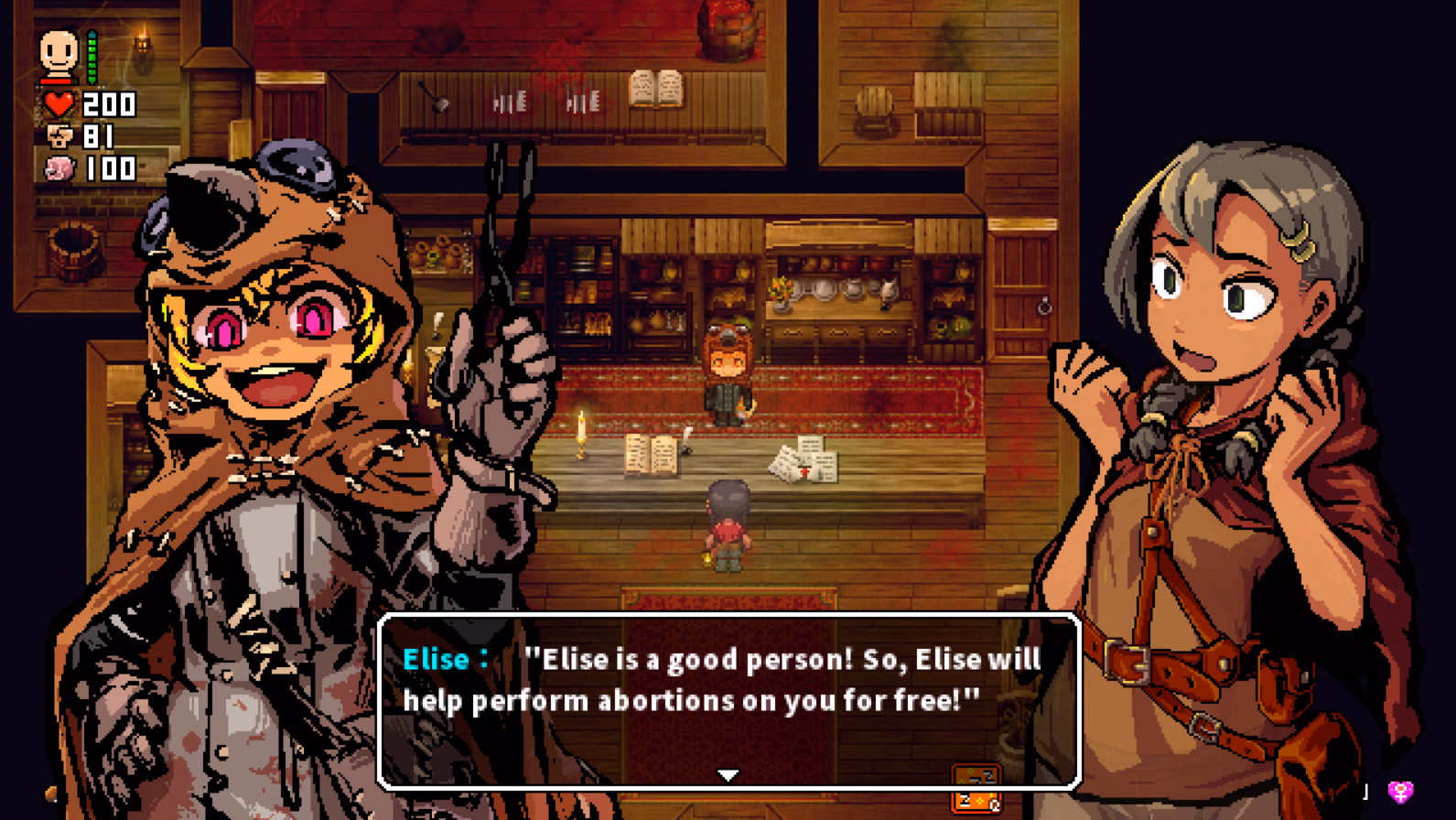Select the Elise speaker name label
This screenshot has height=820, width=1456.
(439, 659)
